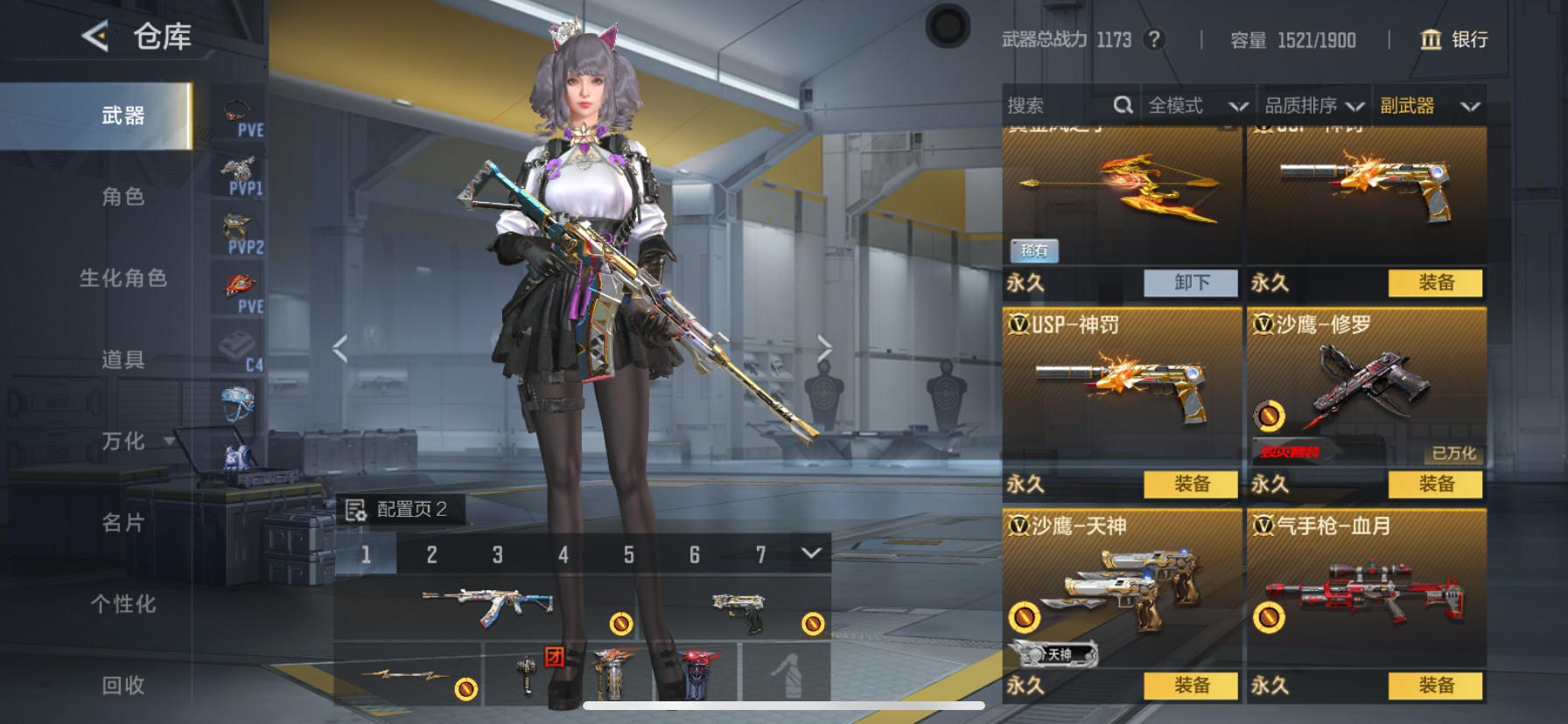Equip the 沙鹰-天神 dual pistols
1568x724 pixels.
(x=1191, y=685)
